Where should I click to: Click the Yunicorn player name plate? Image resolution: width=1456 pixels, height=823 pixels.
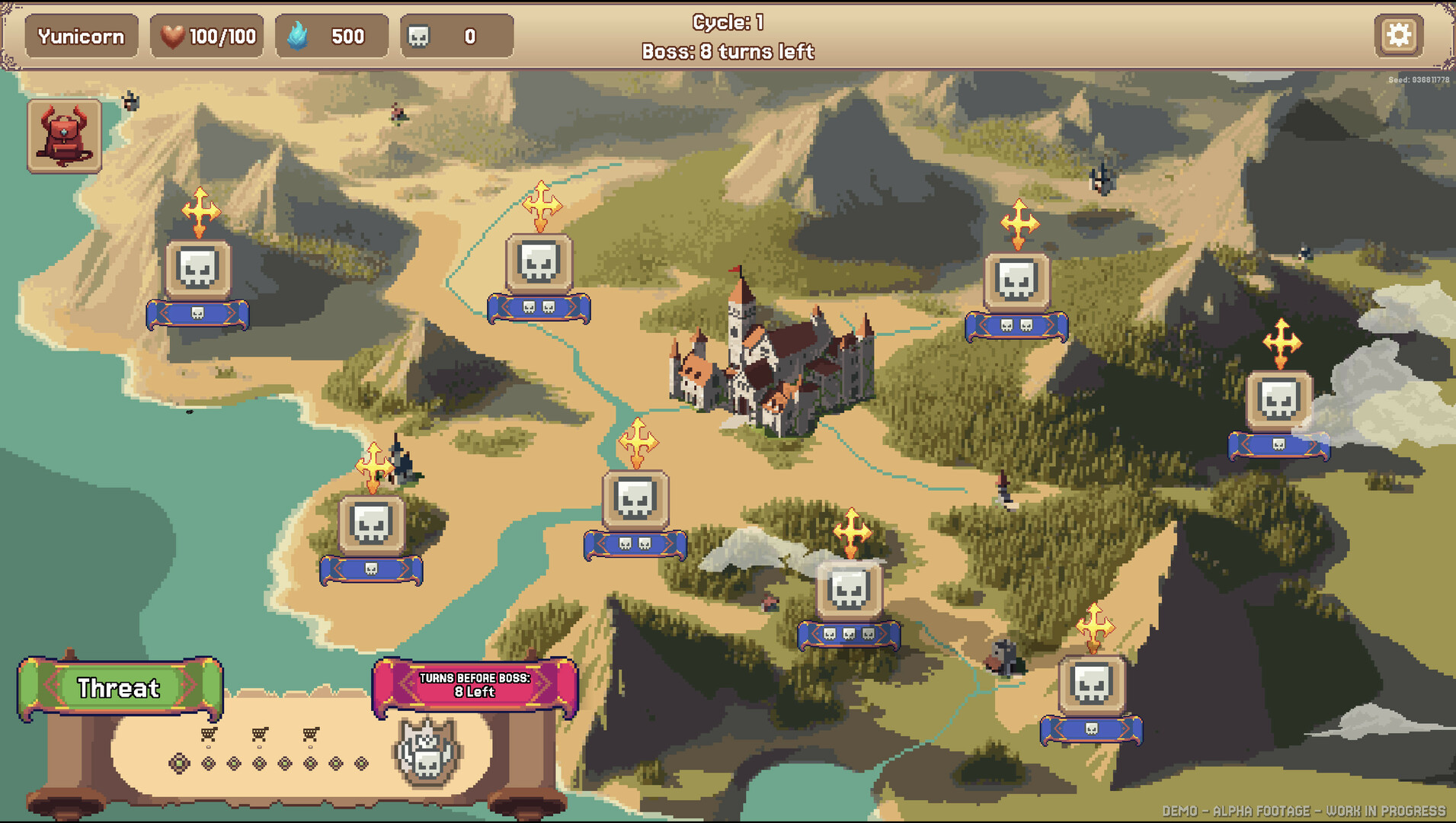pyautogui.click(x=82, y=36)
